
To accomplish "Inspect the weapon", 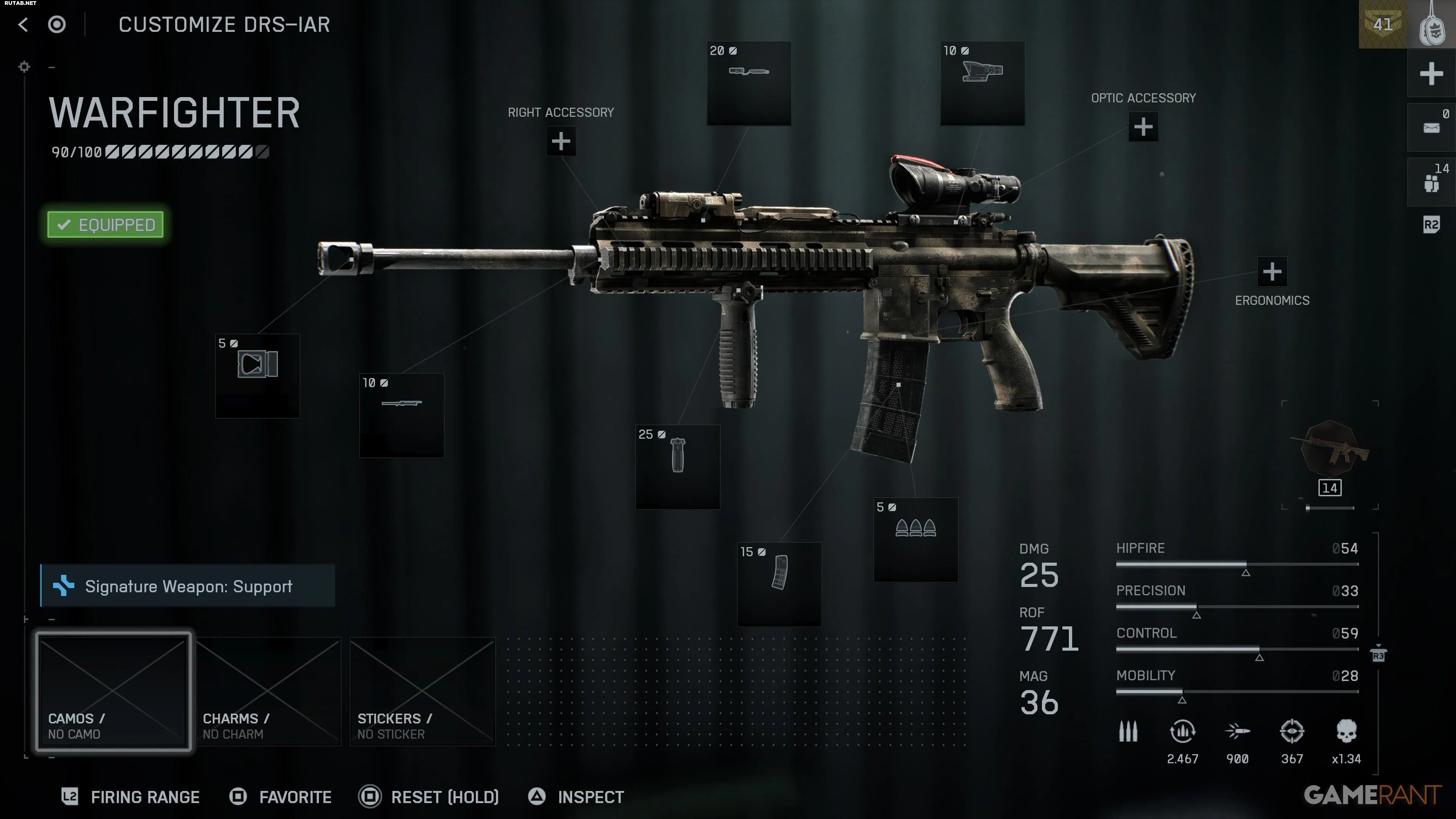I will pyautogui.click(x=576, y=797).
